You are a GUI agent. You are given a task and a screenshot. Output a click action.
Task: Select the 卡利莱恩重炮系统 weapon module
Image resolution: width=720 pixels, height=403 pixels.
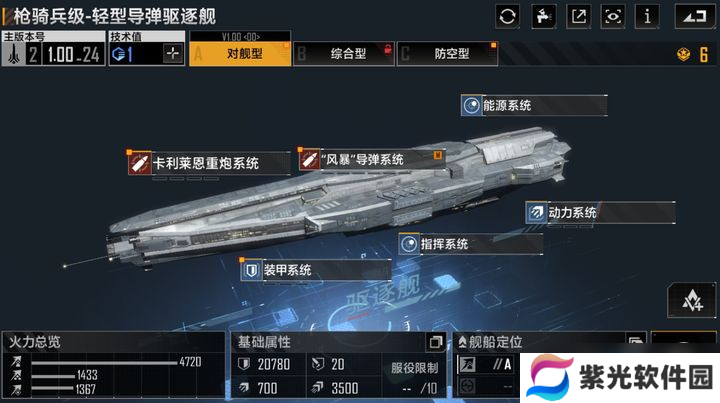(208, 162)
